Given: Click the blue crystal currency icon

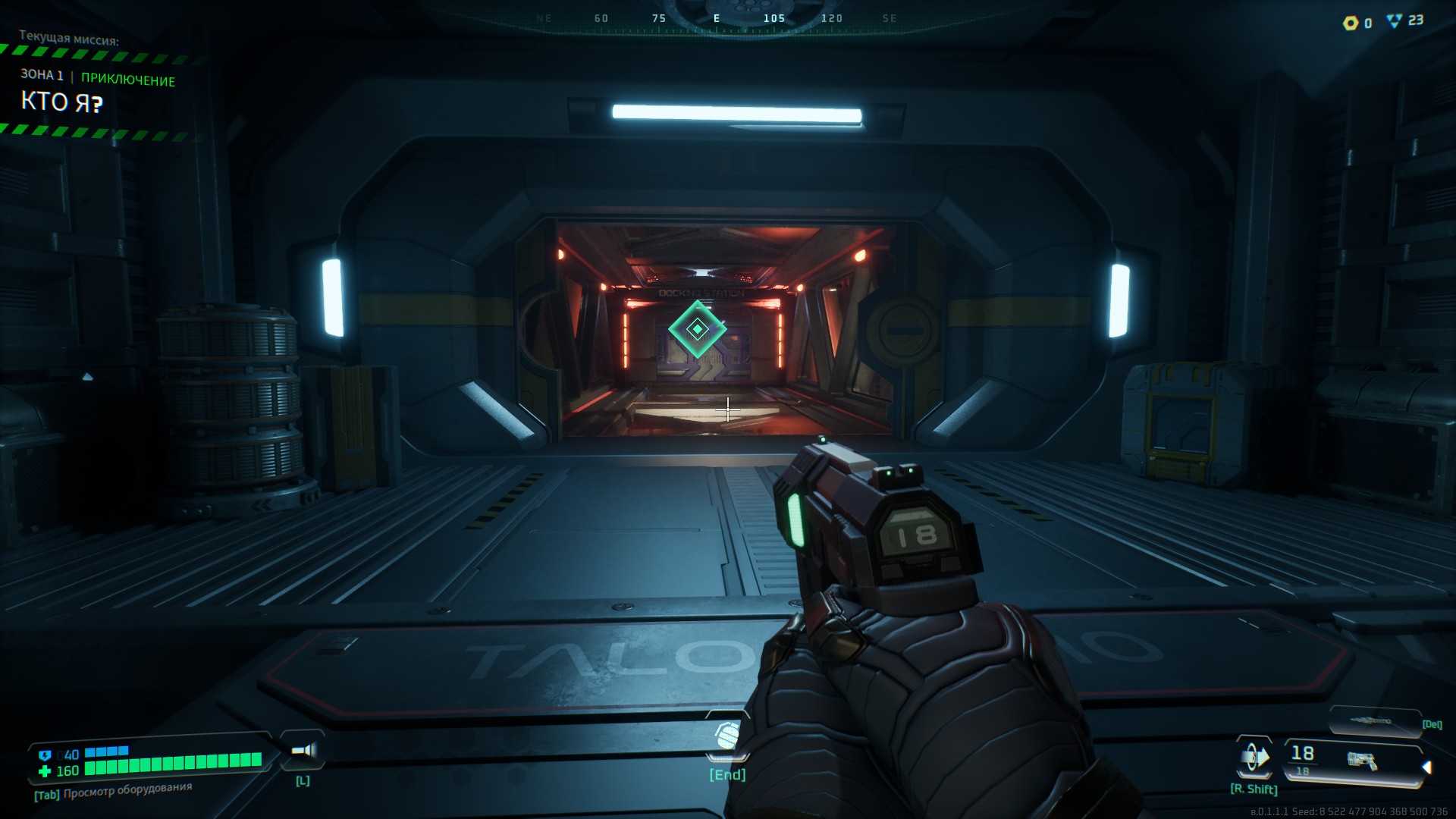Looking at the screenshot, I should coord(1394,21).
